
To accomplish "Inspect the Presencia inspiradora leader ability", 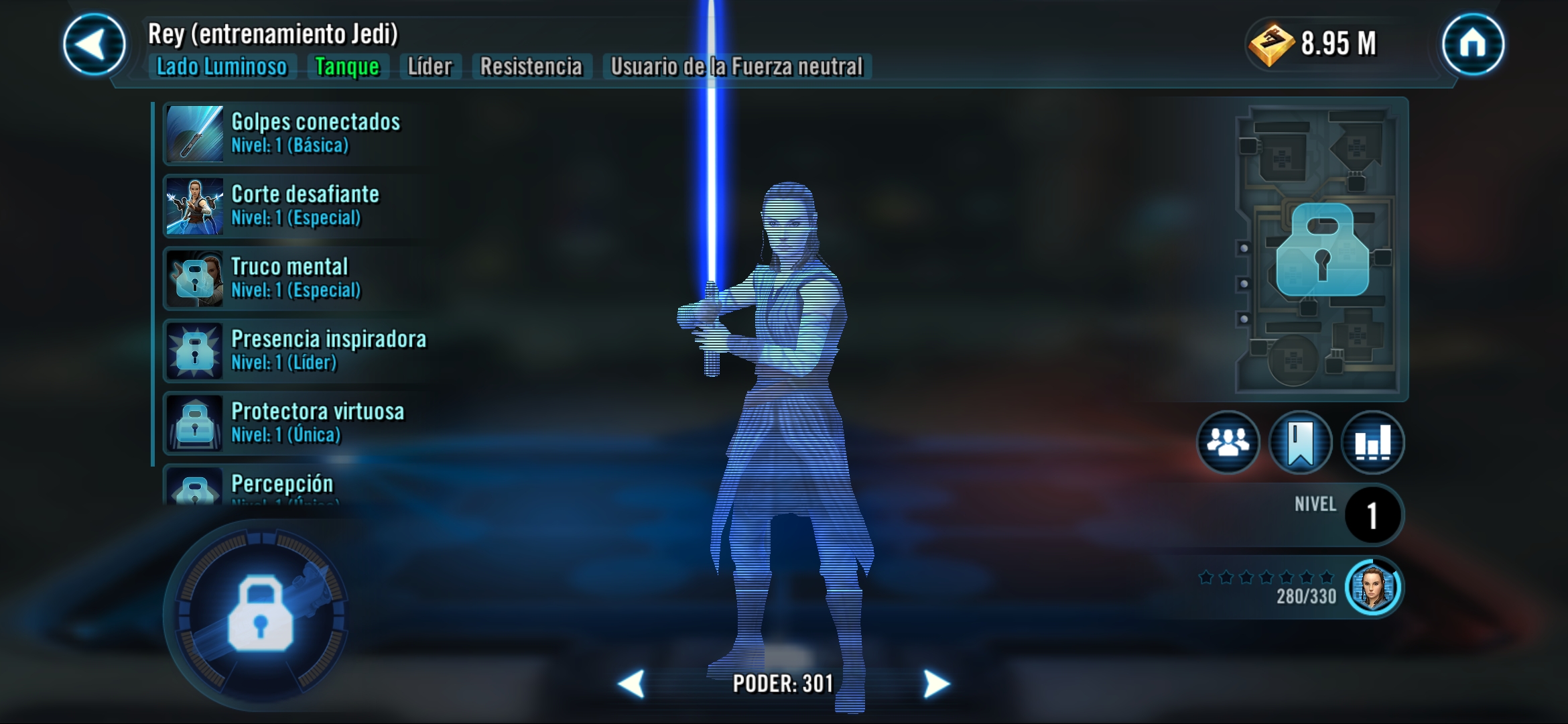I will [x=295, y=351].
